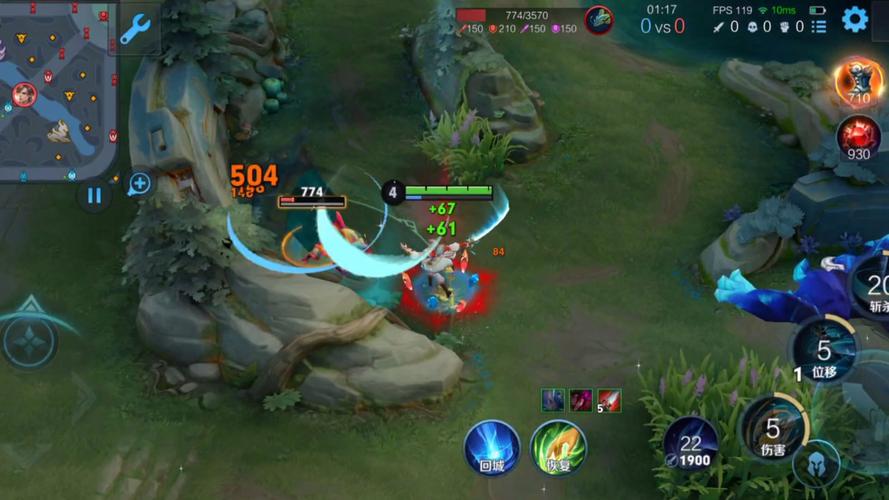Tap the magnifier plus icon
The image size is (889, 500).
point(139,183)
